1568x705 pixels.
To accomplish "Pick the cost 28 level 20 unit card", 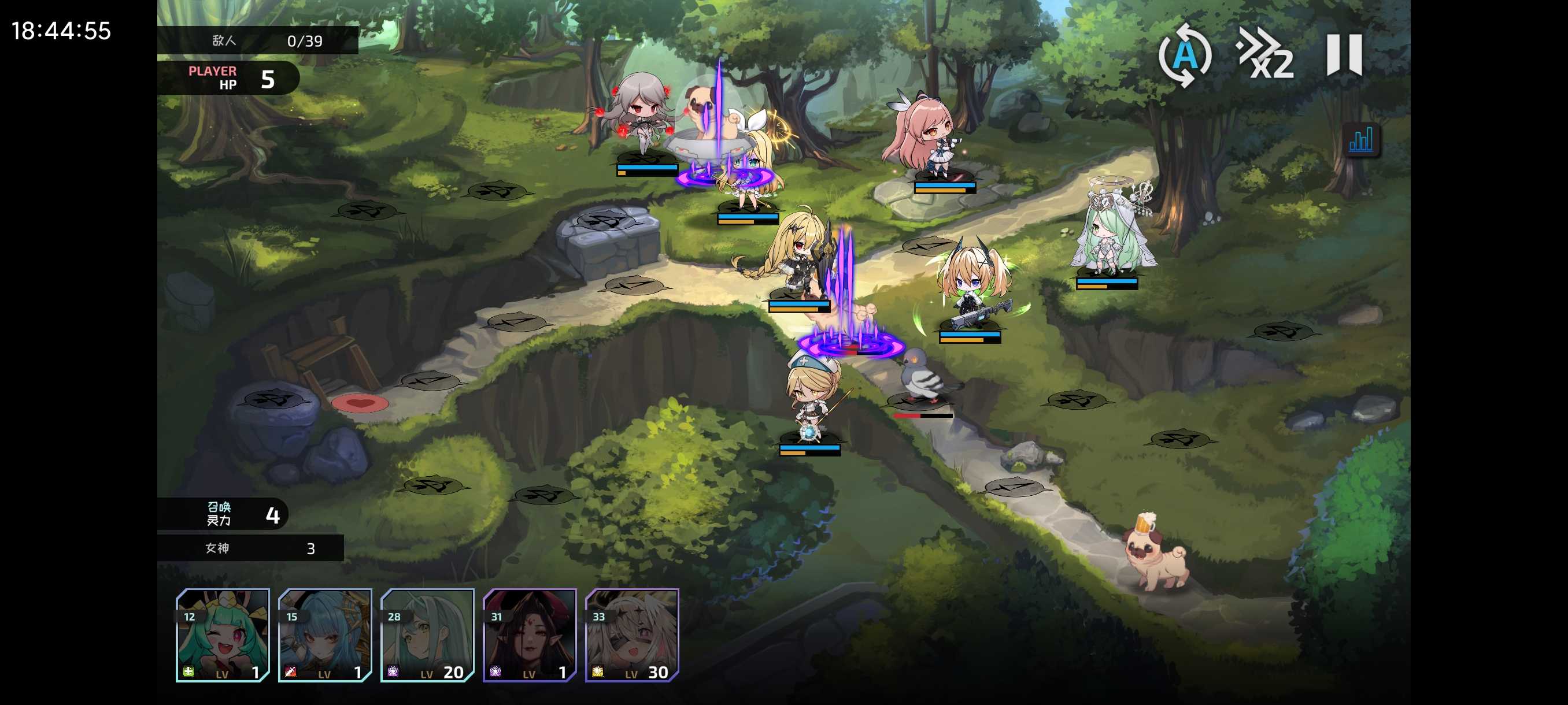I will coord(427,634).
